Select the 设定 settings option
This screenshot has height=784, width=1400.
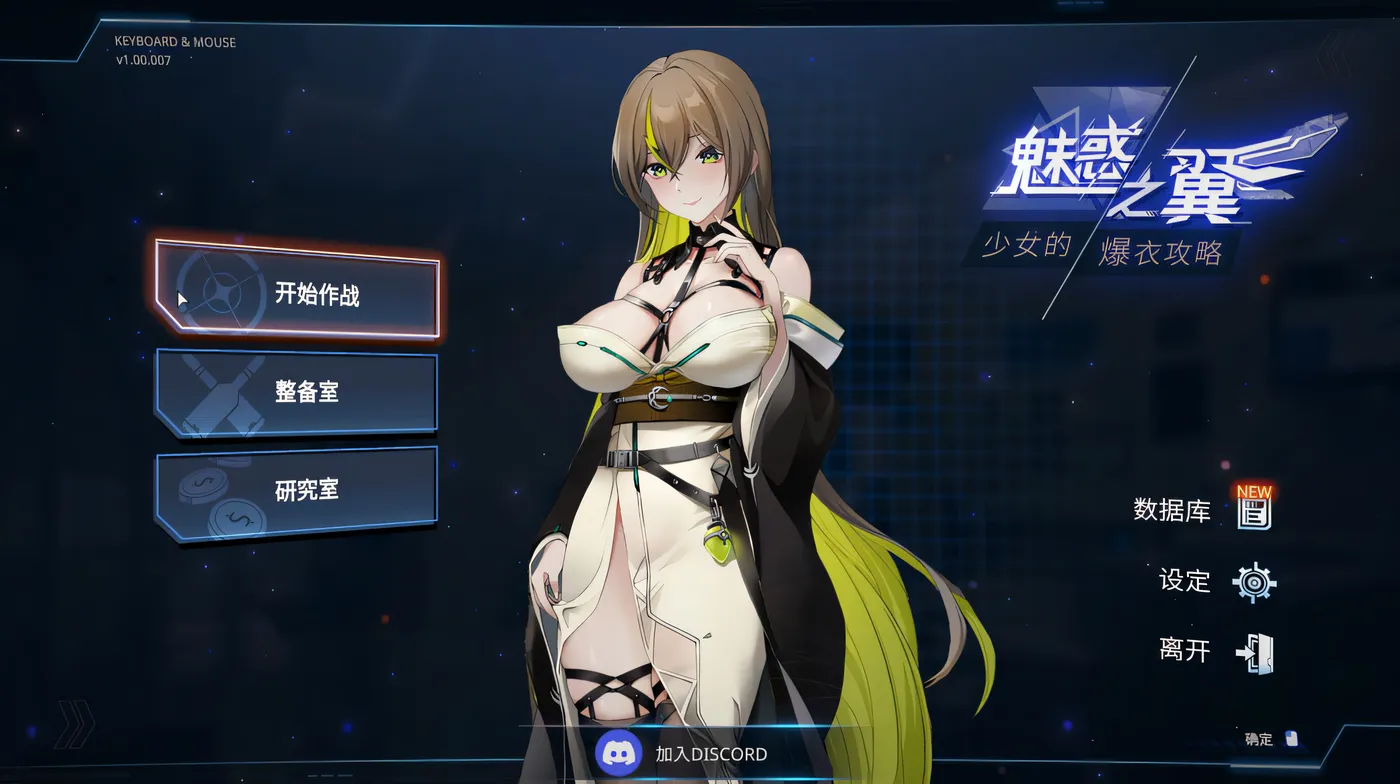pos(1186,581)
